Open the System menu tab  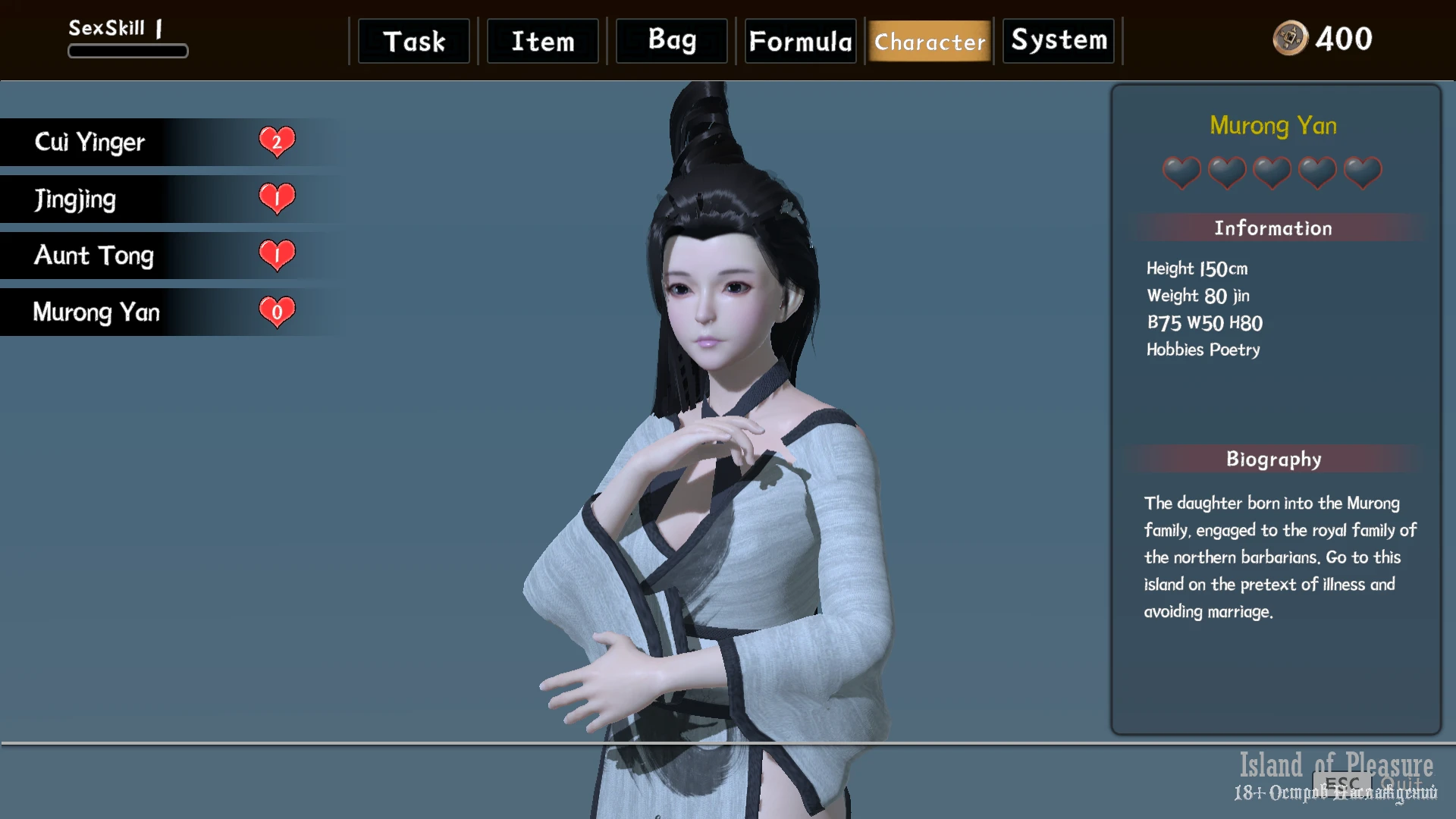[1059, 41]
